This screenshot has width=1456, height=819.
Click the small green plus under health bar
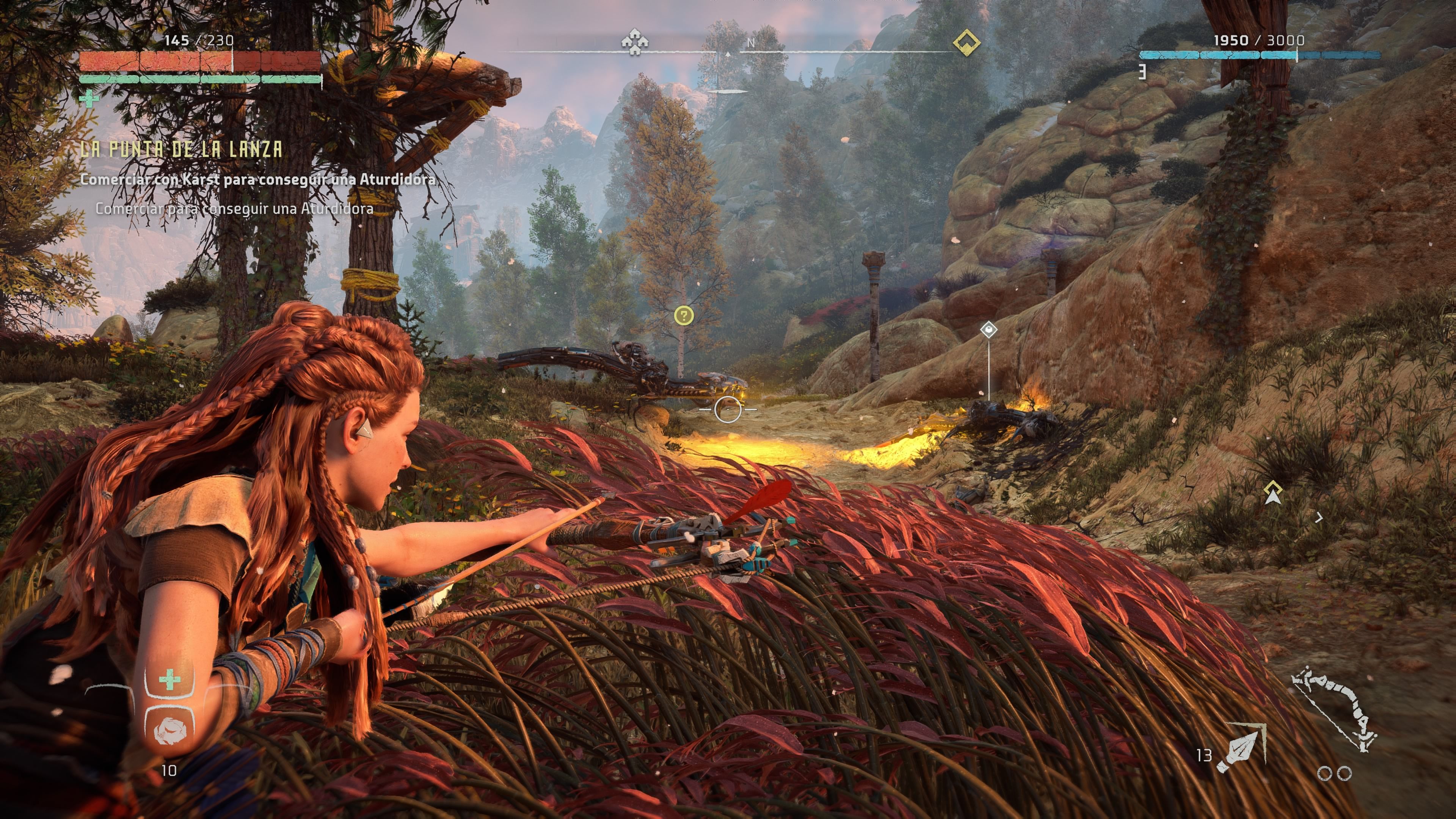click(89, 99)
